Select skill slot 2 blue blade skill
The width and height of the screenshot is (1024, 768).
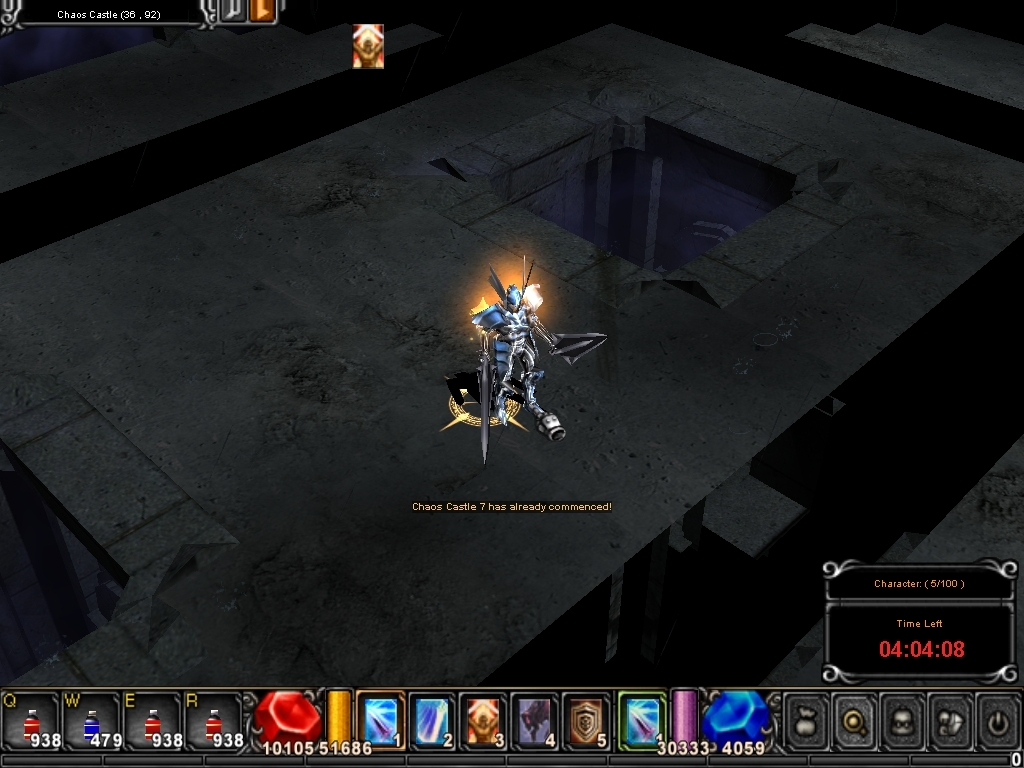coord(432,720)
